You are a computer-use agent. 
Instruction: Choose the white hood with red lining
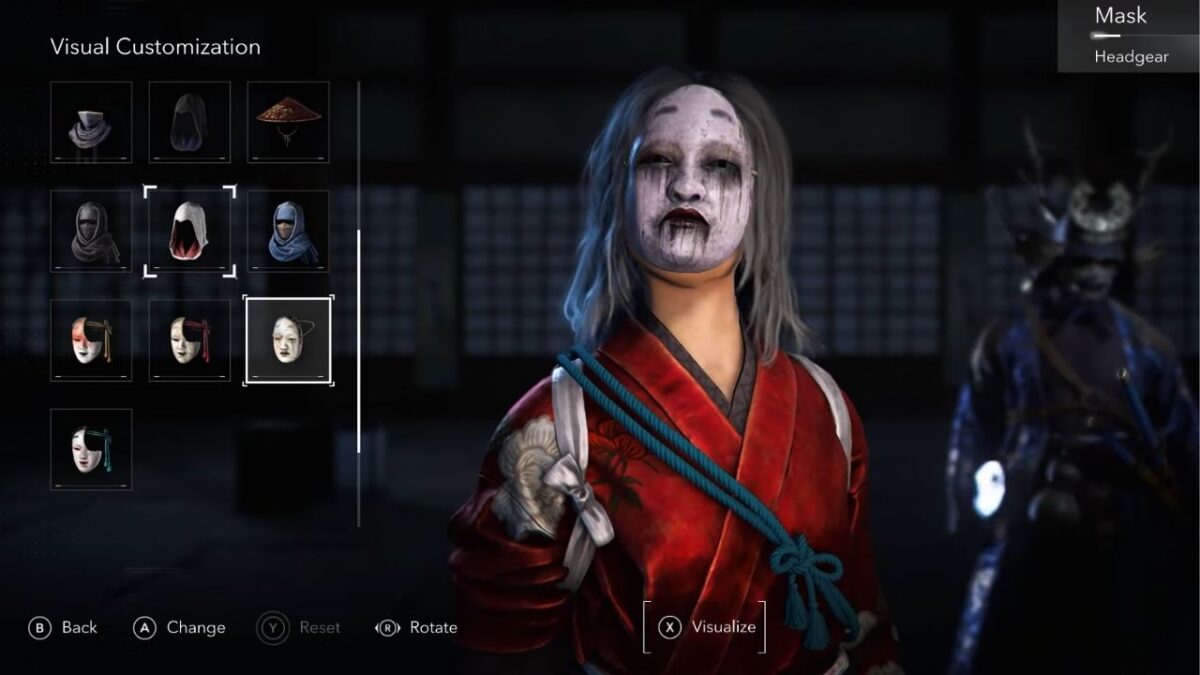click(190, 231)
